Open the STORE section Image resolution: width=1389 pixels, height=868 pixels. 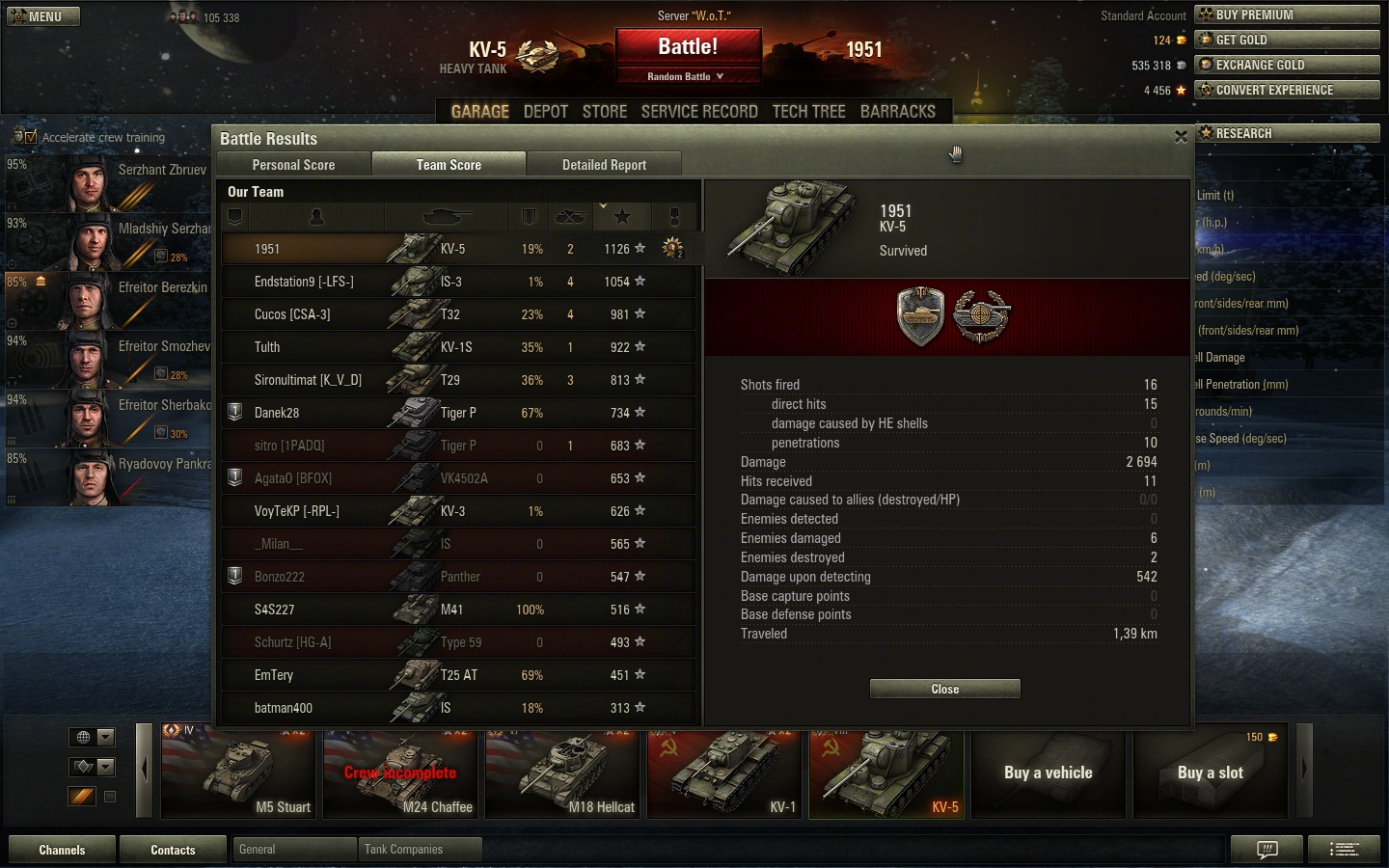pos(605,112)
